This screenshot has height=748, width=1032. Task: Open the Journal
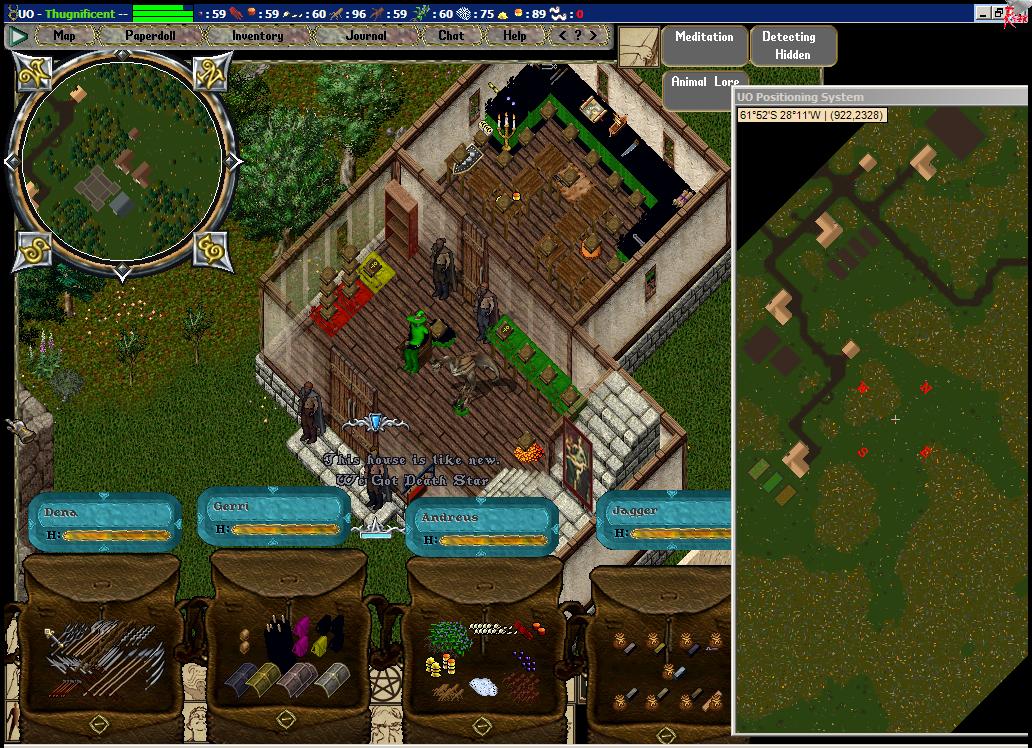click(366, 36)
